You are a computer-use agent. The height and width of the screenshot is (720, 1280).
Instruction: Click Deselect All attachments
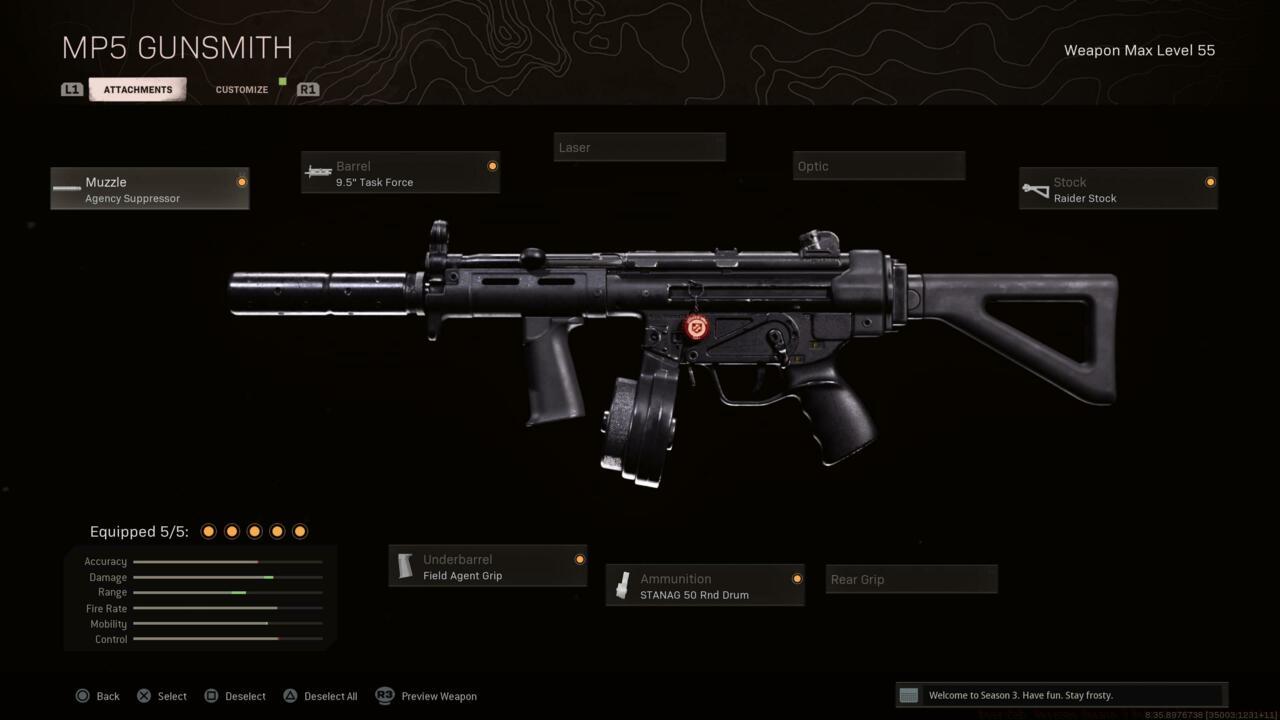pyautogui.click(x=320, y=696)
